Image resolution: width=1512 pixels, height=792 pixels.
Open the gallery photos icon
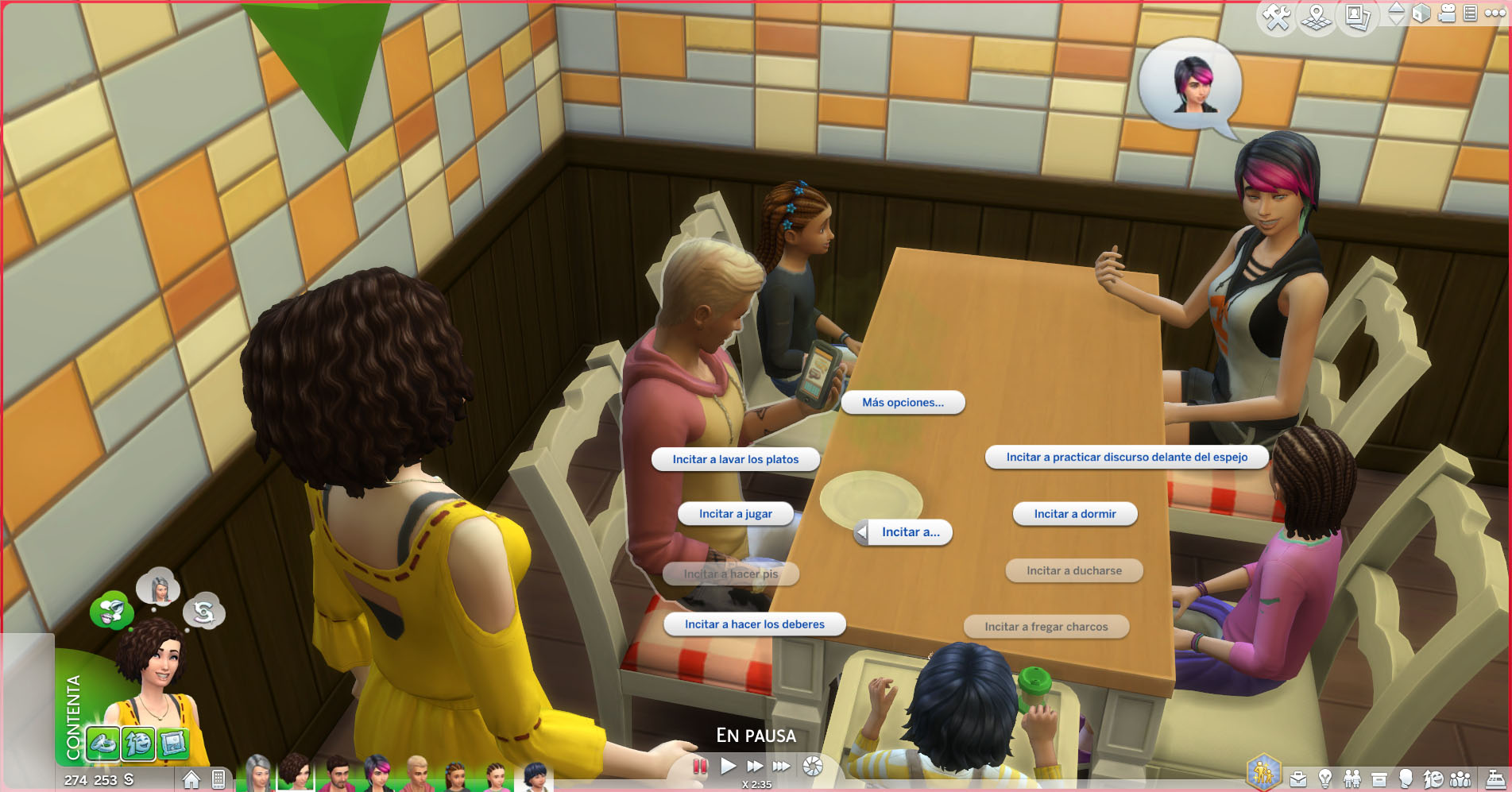pyautogui.click(x=1356, y=17)
